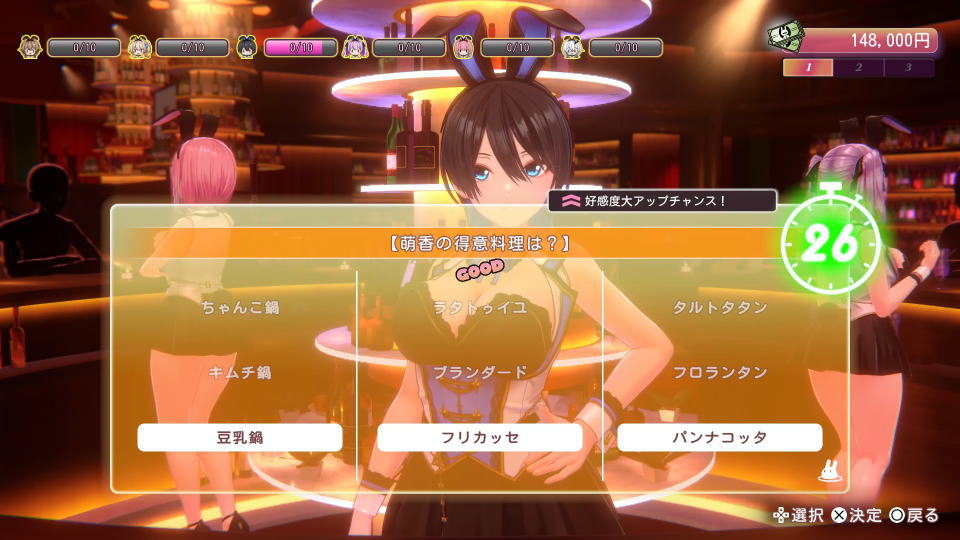Pick the パンナコッタ answer
Image resolution: width=960 pixels, height=540 pixels.
(x=720, y=437)
